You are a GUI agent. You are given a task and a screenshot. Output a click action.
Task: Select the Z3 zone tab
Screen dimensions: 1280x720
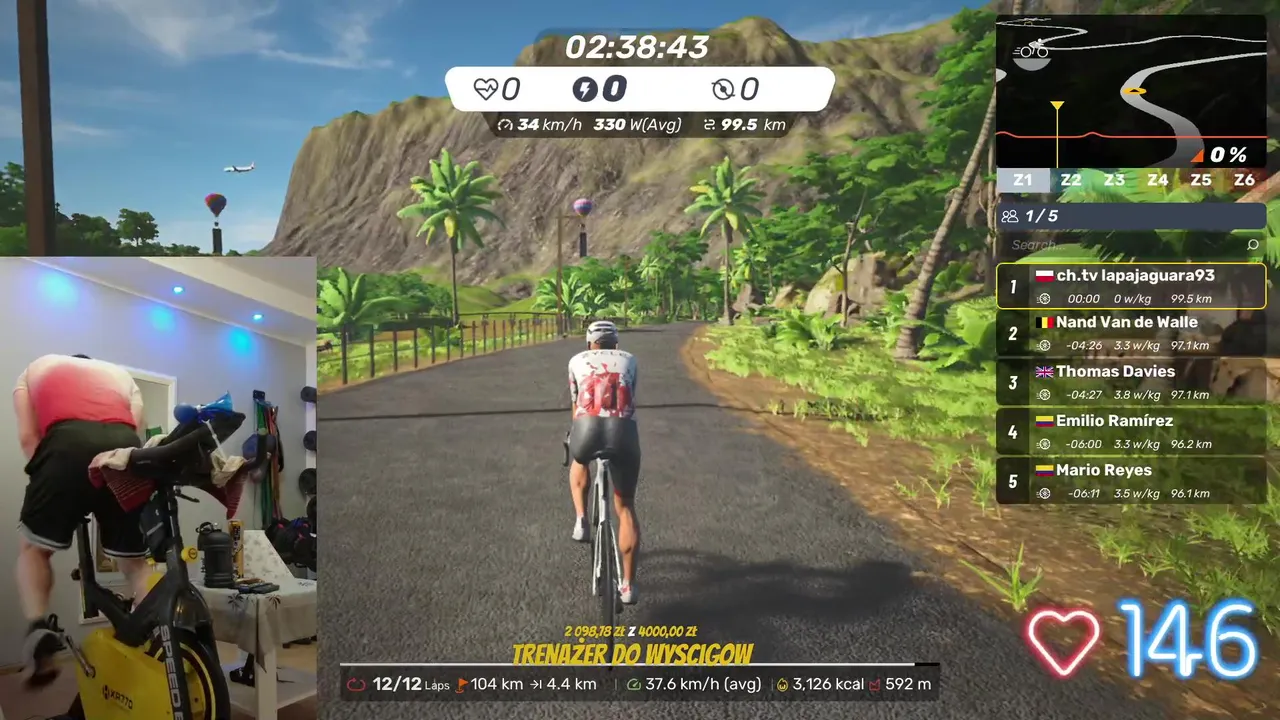(1114, 180)
